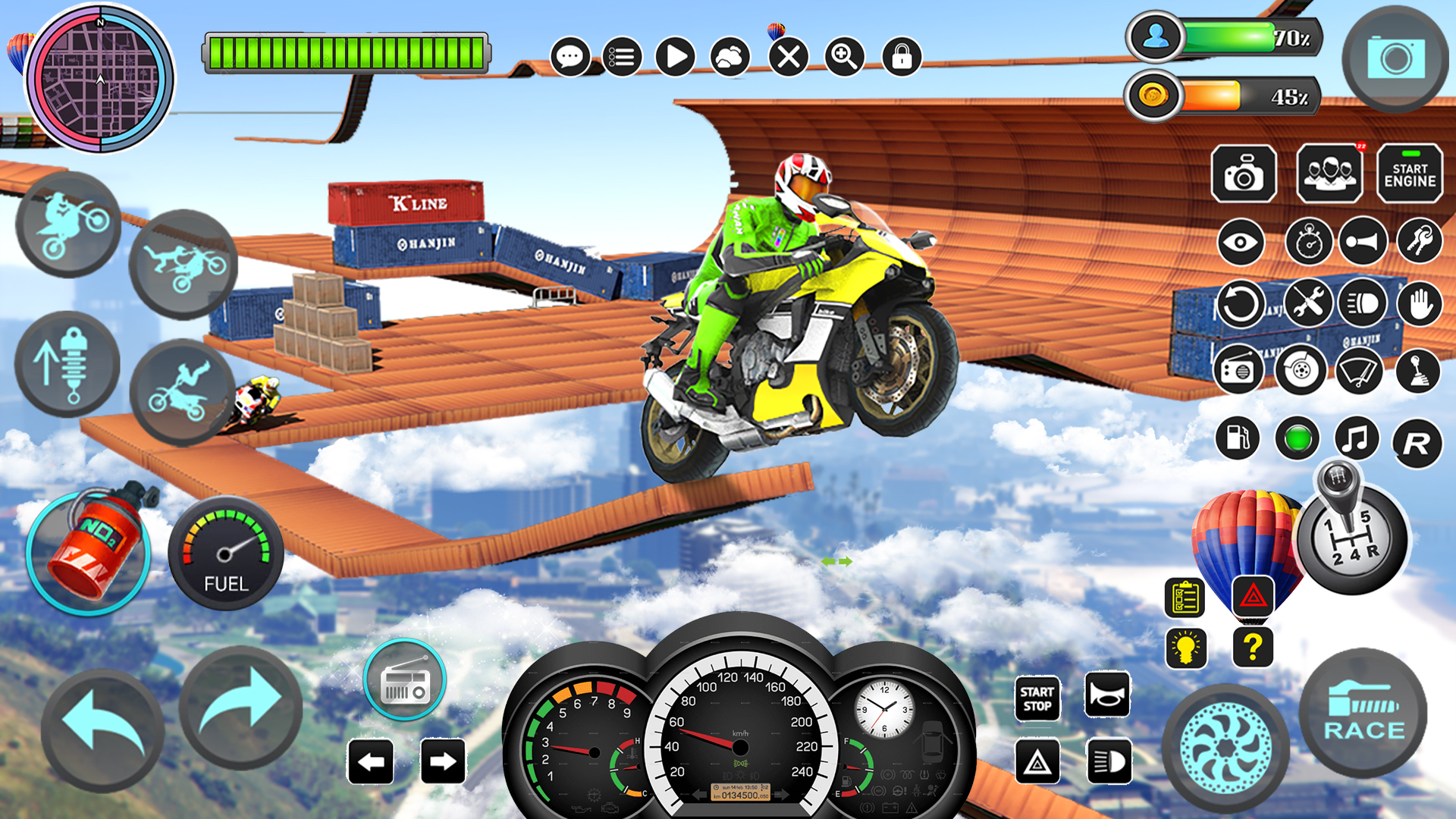Tap the car horn icon
1456x819 pixels.
(1363, 241)
